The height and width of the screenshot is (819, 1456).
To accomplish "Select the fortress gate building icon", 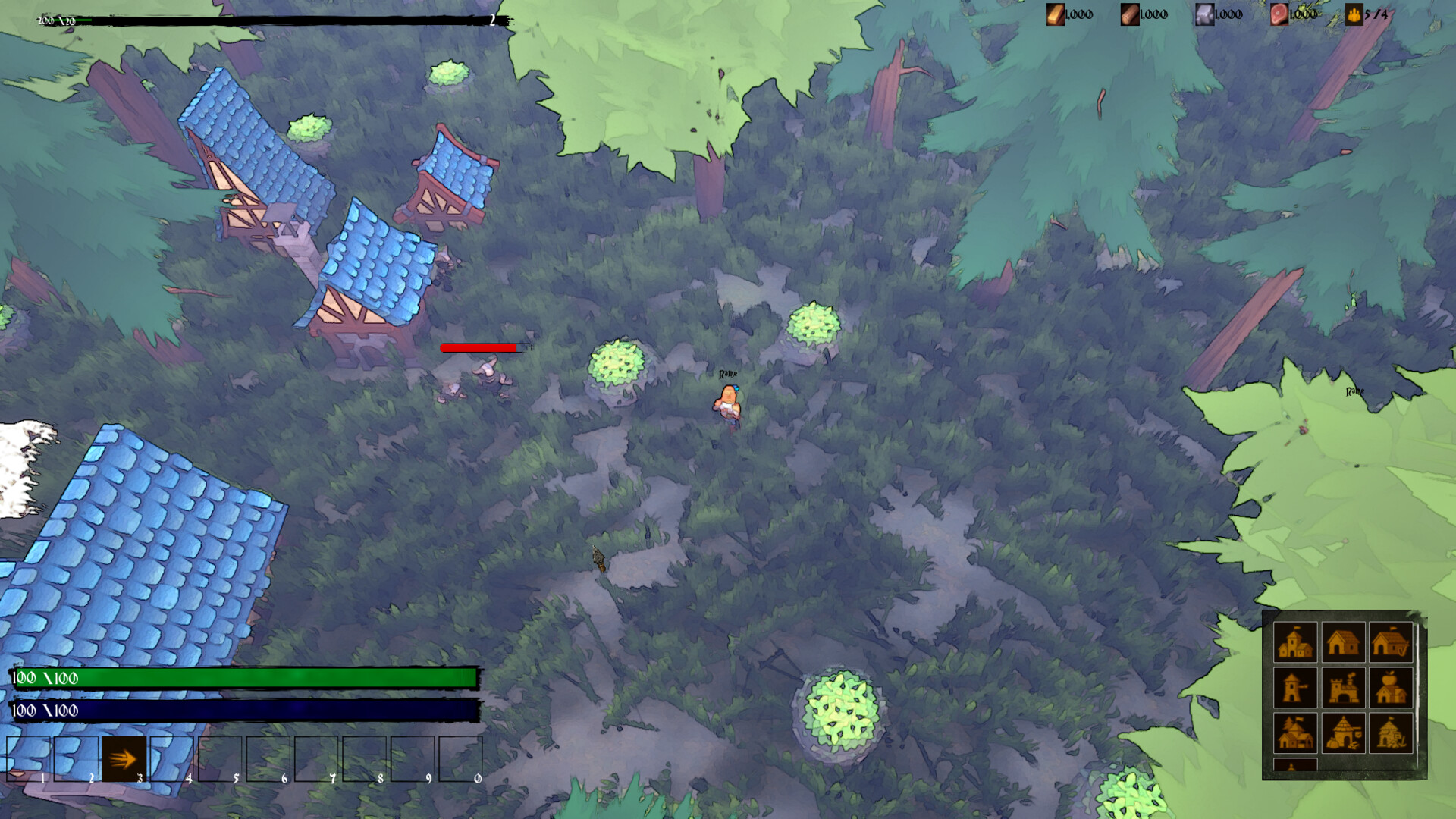I will click(1344, 688).
